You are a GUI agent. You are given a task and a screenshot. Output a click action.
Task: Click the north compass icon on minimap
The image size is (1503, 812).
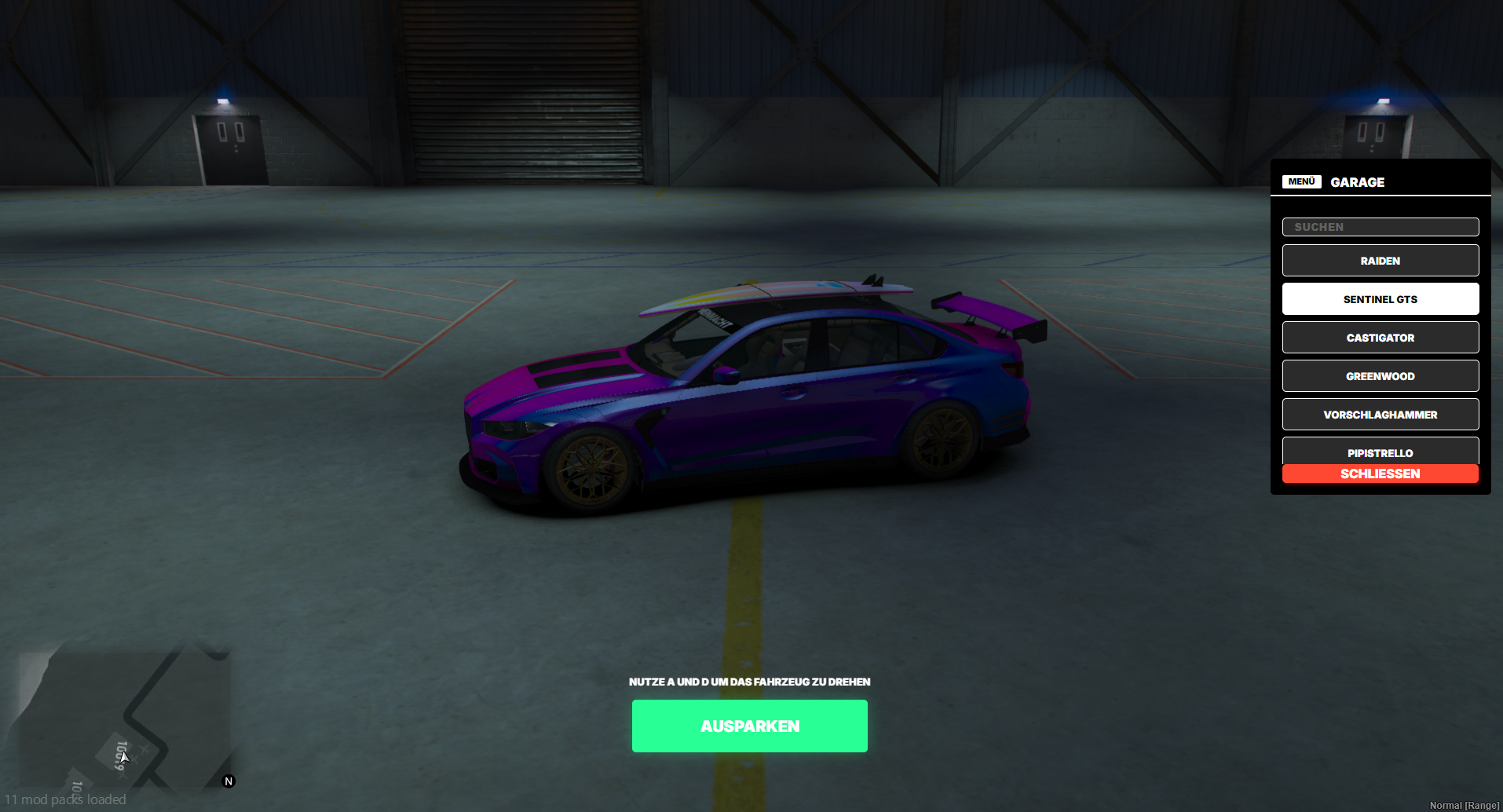[228, 781]
